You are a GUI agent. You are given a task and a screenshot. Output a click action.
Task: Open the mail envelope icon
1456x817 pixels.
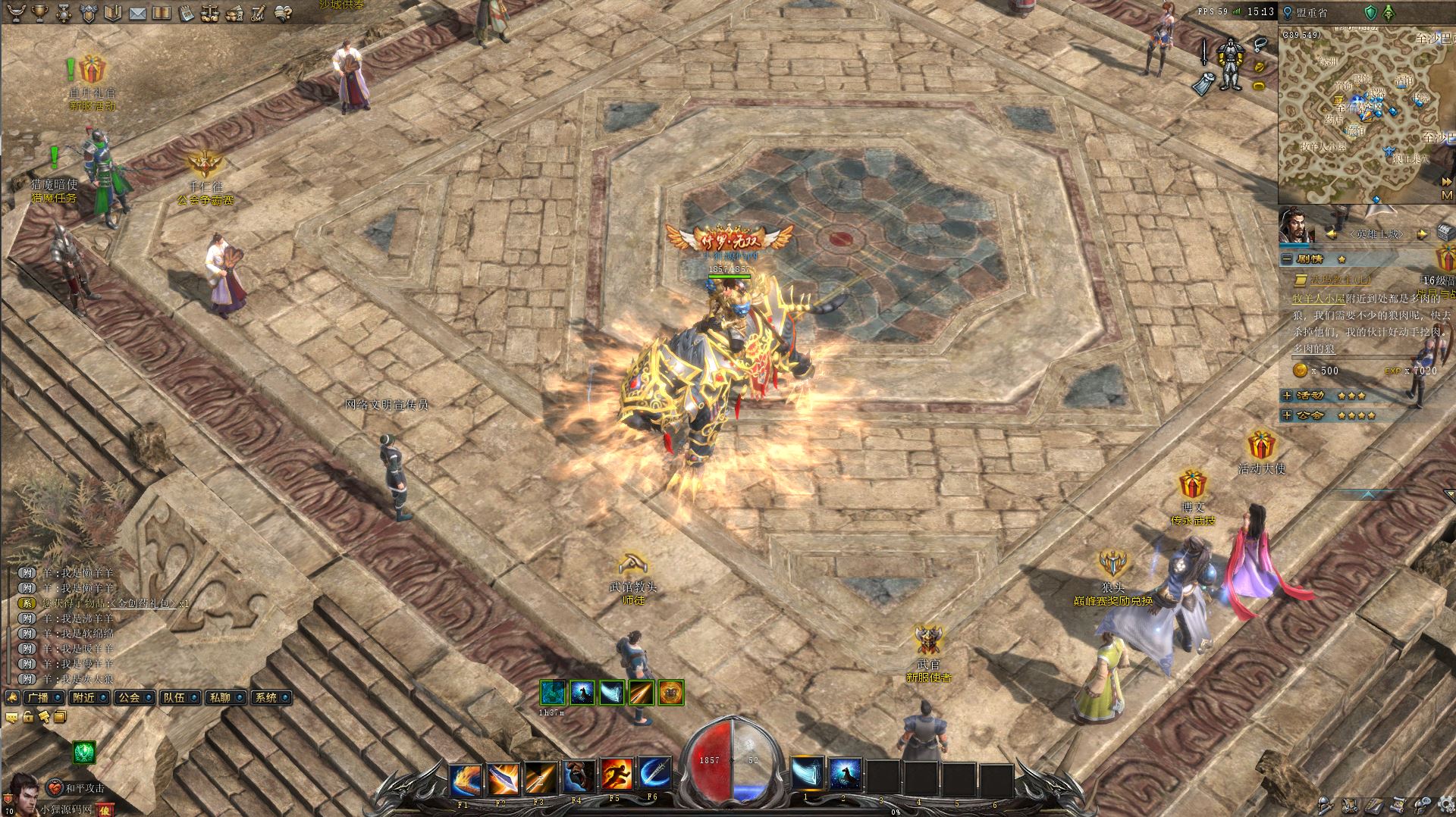pos(137,13)
